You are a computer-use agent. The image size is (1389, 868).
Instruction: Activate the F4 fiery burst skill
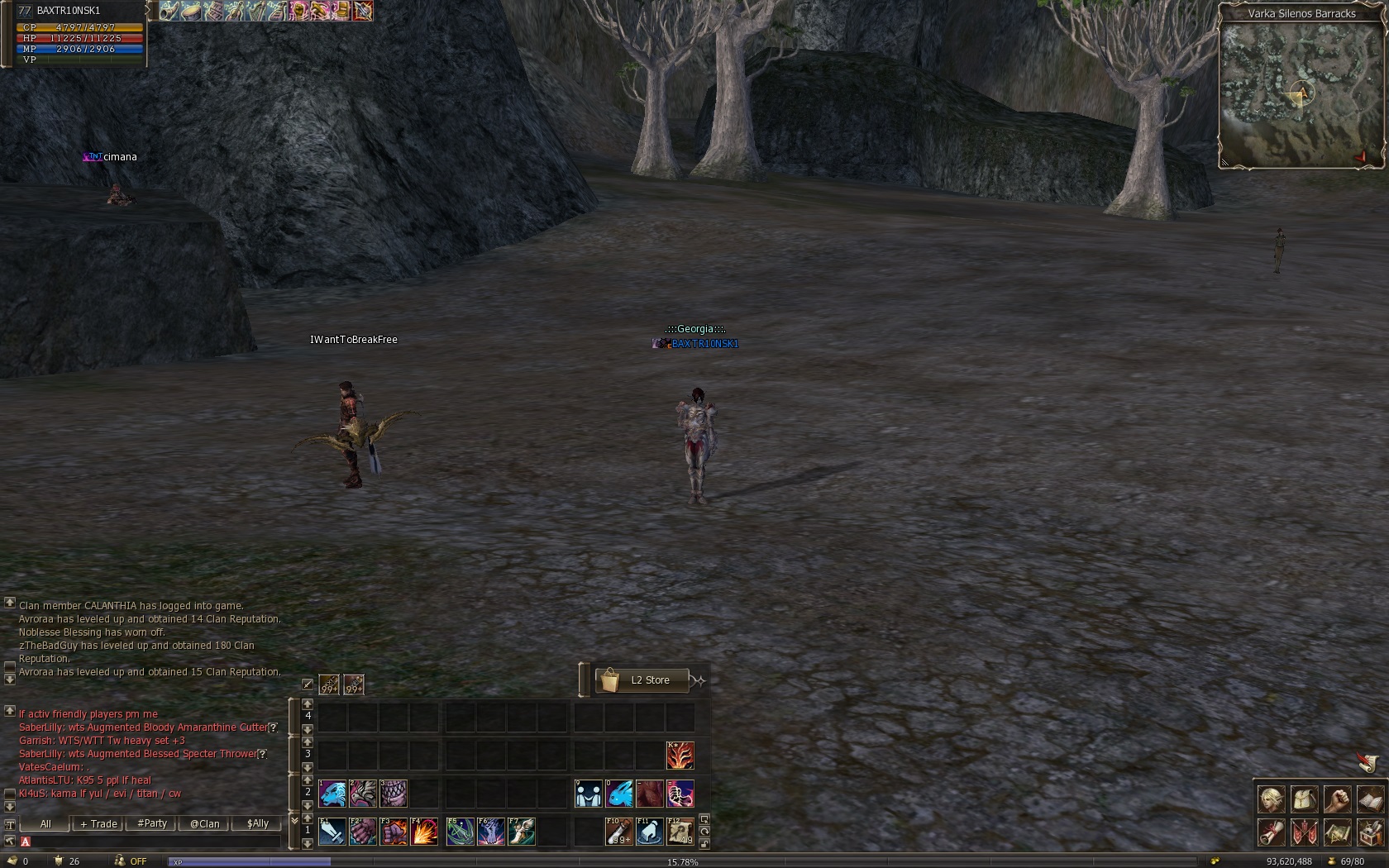point(424,832)
